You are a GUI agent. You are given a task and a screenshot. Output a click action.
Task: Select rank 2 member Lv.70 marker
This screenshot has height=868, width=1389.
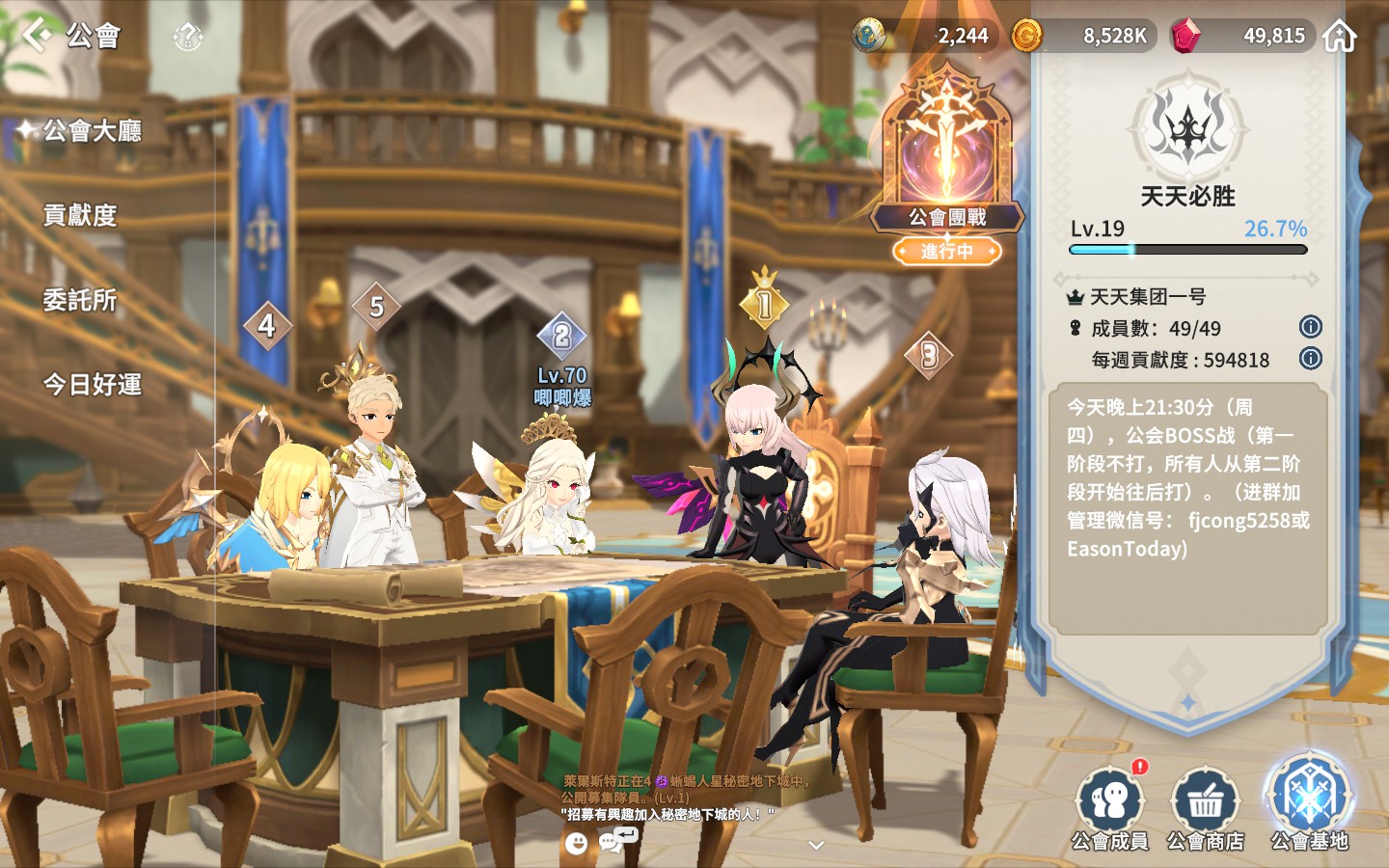point(561,337)
